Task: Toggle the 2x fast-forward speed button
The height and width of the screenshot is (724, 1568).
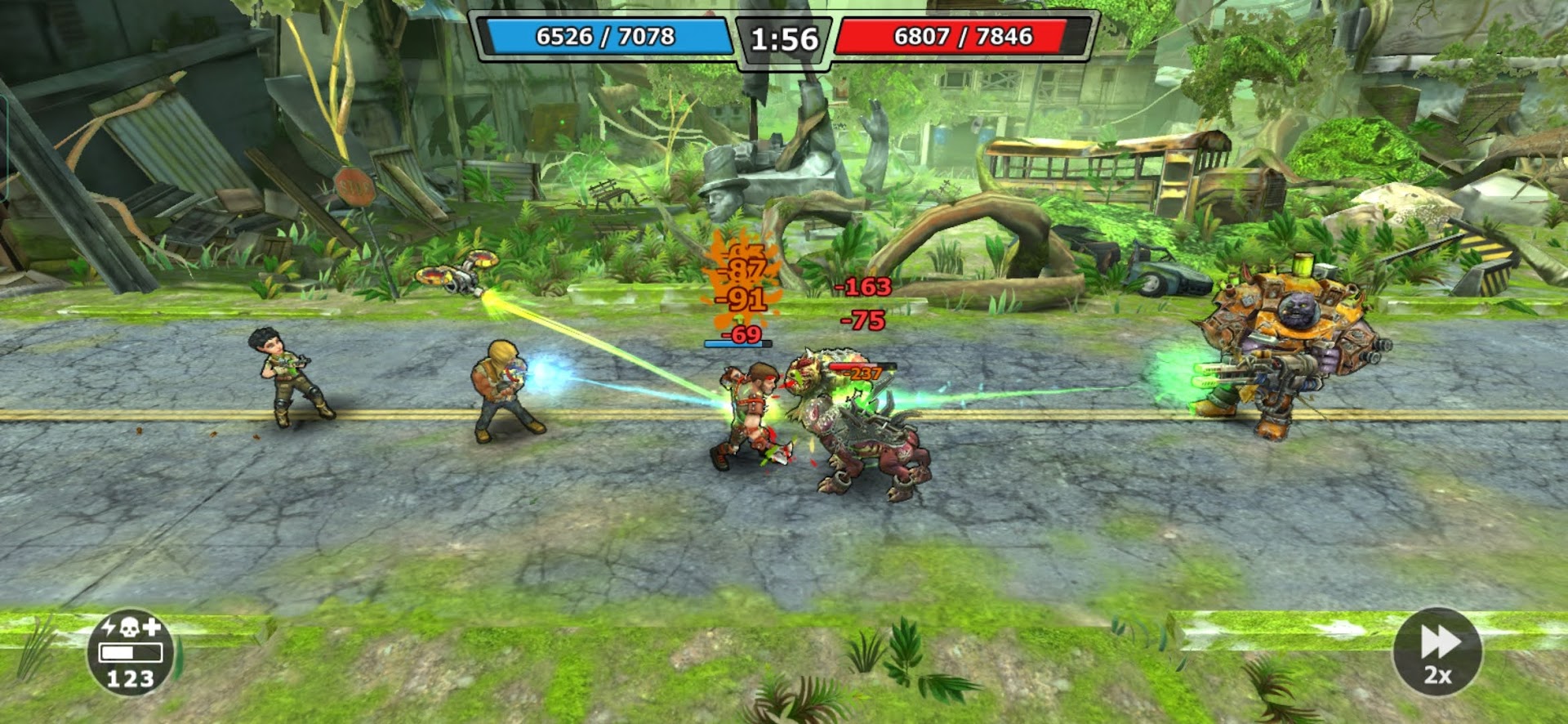Action: 1437,652
